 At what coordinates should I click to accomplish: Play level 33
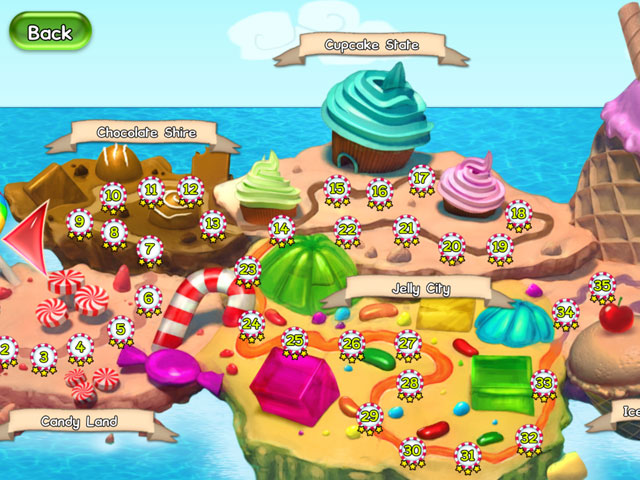pyautogui.click(x=544, y=382)
